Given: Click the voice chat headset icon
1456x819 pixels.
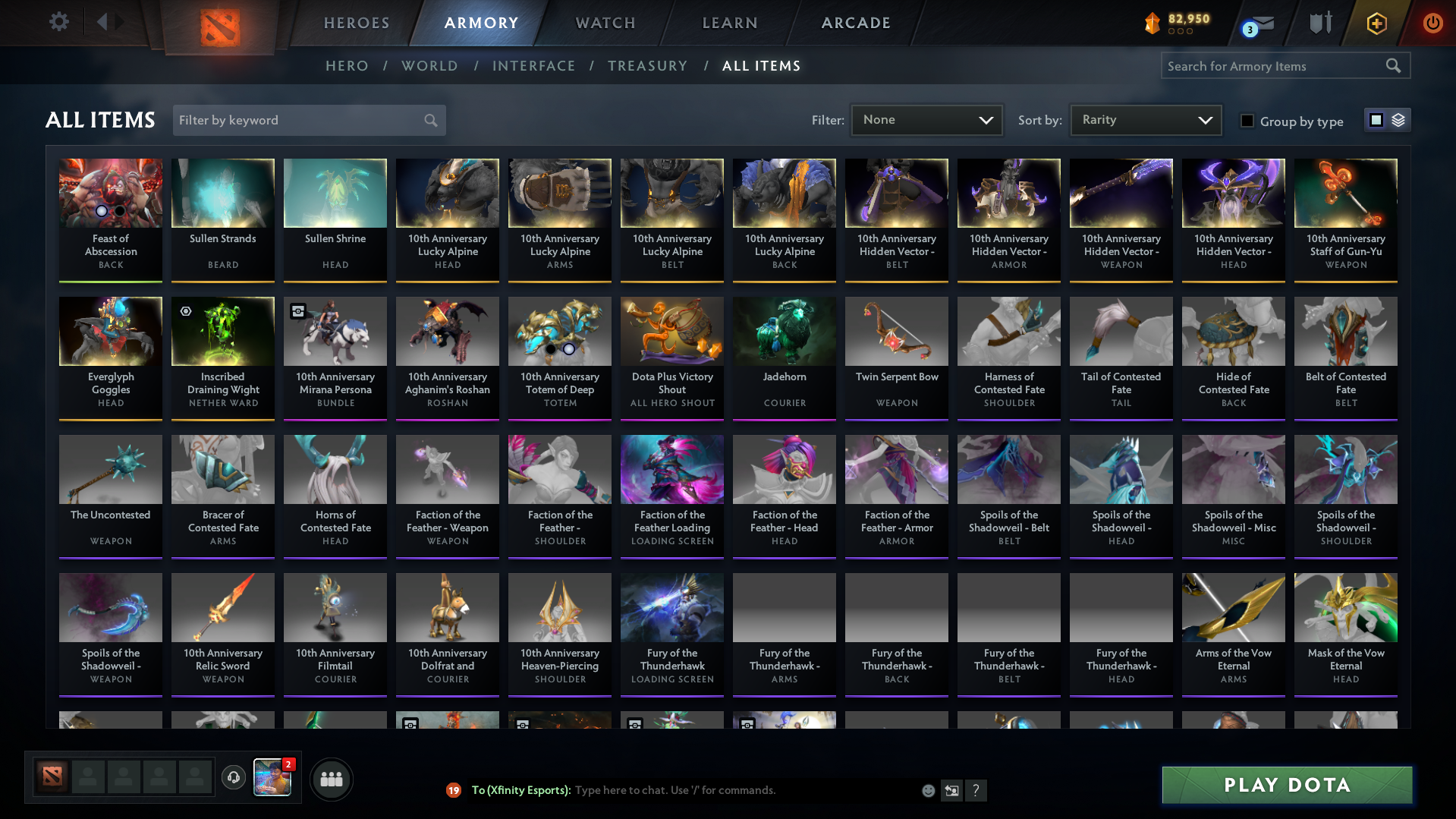Looking at the screenshot, I should (x=234, y=778).
